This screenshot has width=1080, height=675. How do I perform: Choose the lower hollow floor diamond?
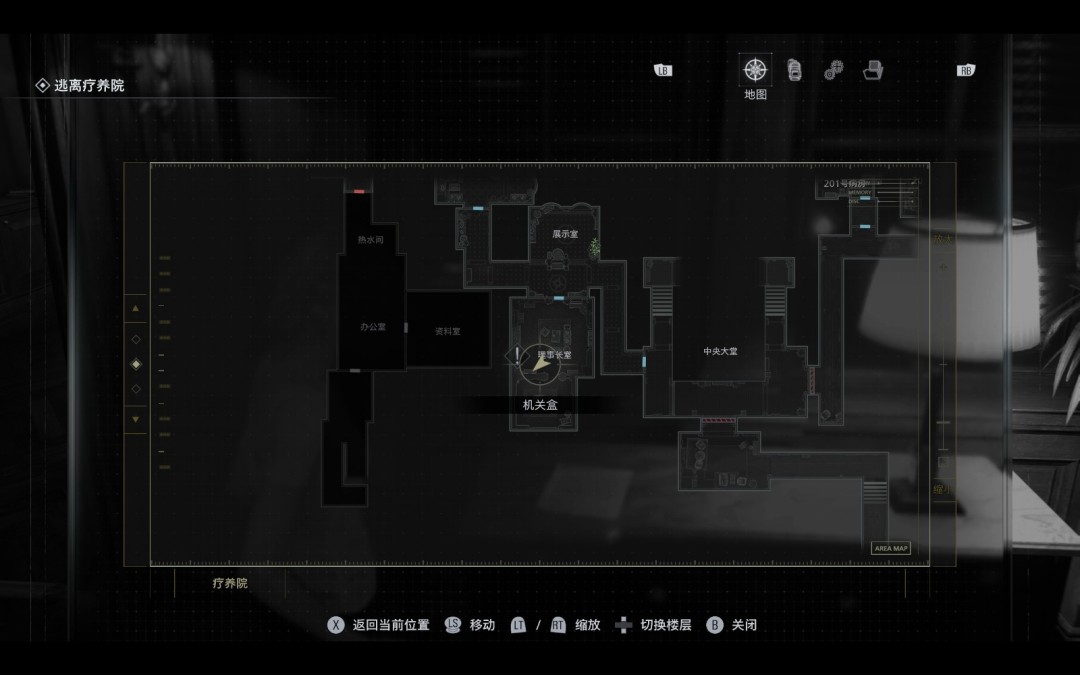pyautogui.click(x=136, y=389)
